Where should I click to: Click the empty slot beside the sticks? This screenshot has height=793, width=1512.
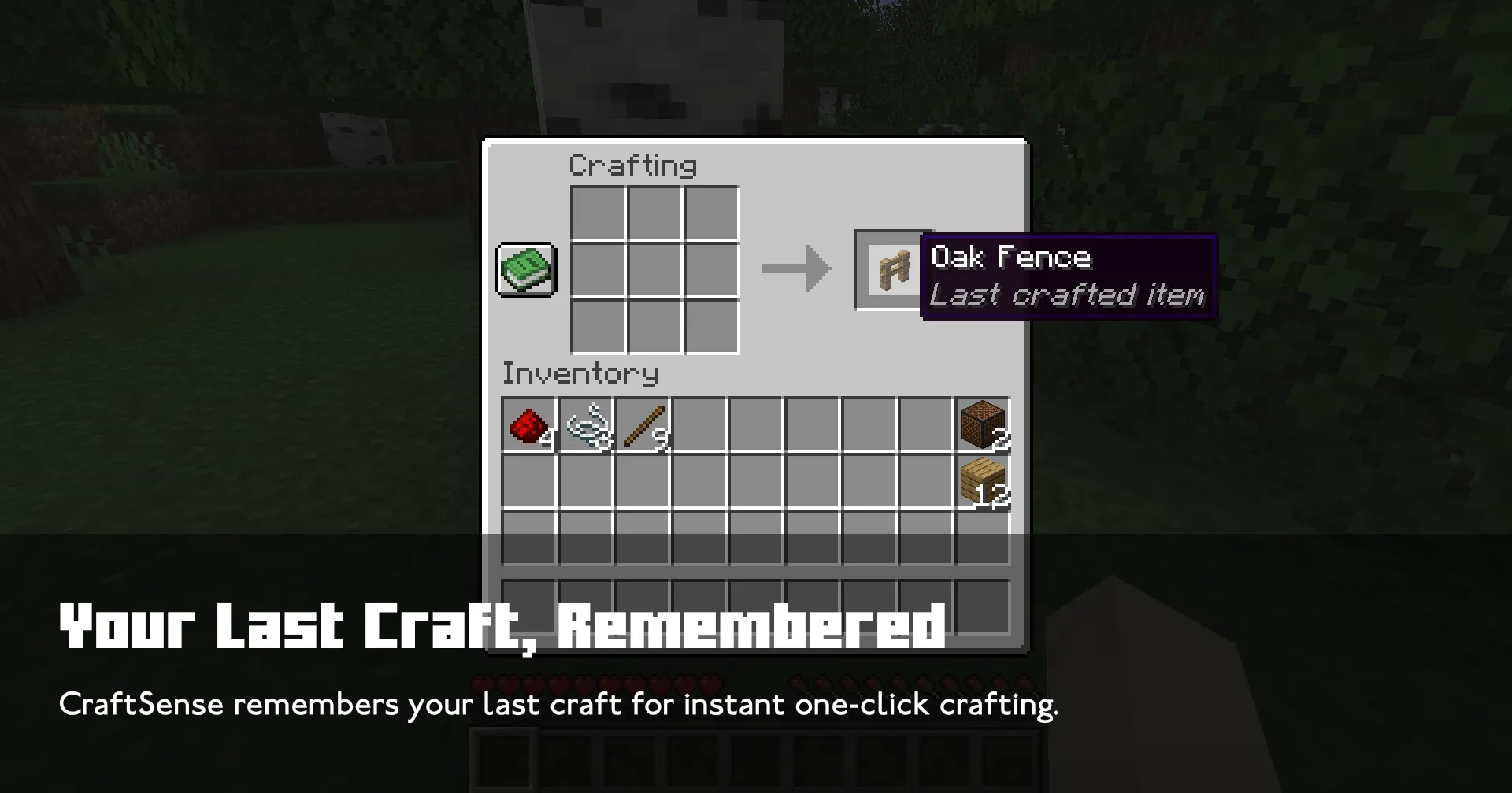click(x=699, y=425)
